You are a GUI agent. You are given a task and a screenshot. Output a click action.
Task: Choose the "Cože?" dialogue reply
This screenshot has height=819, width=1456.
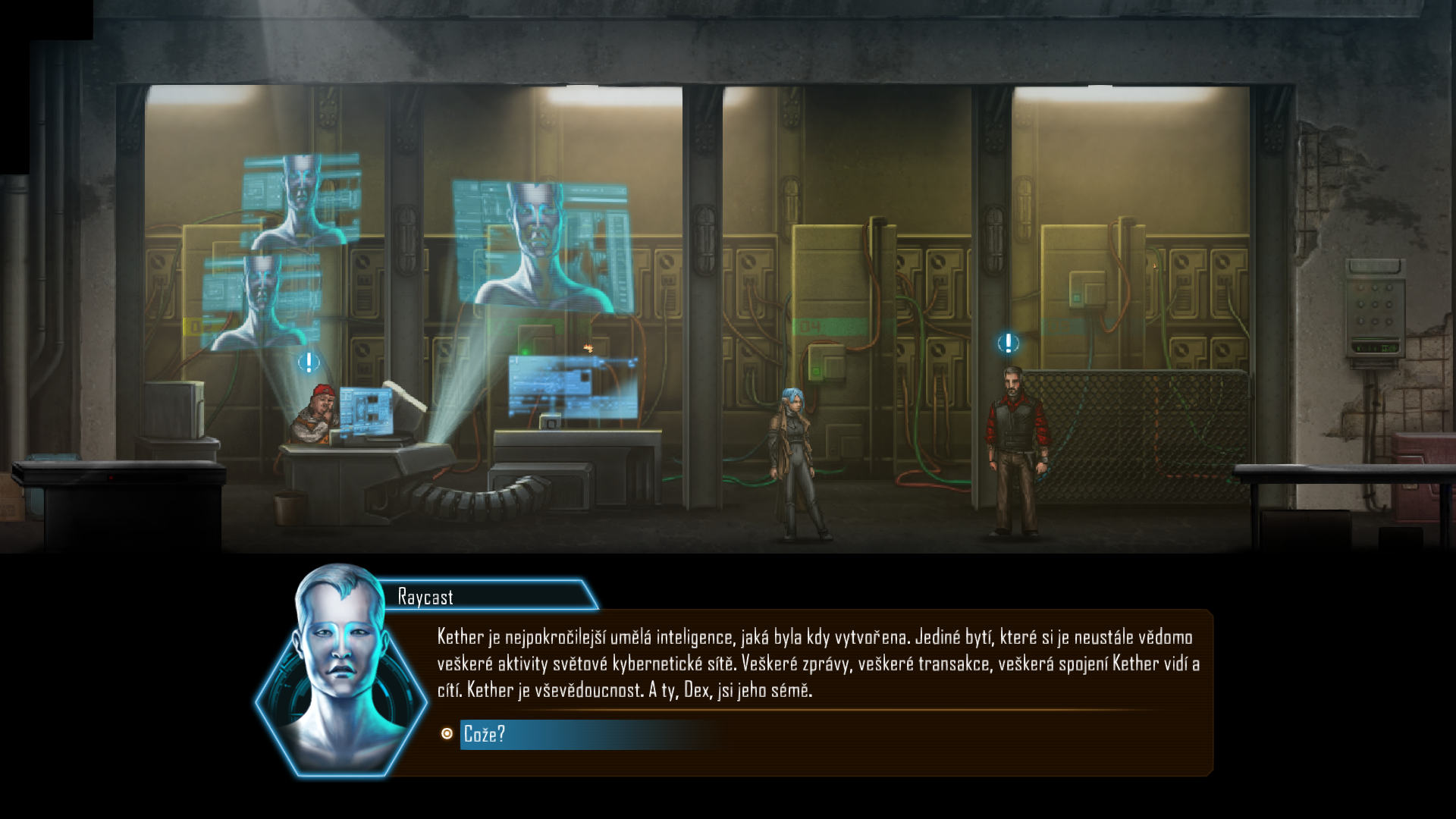(x=485, y=734)
